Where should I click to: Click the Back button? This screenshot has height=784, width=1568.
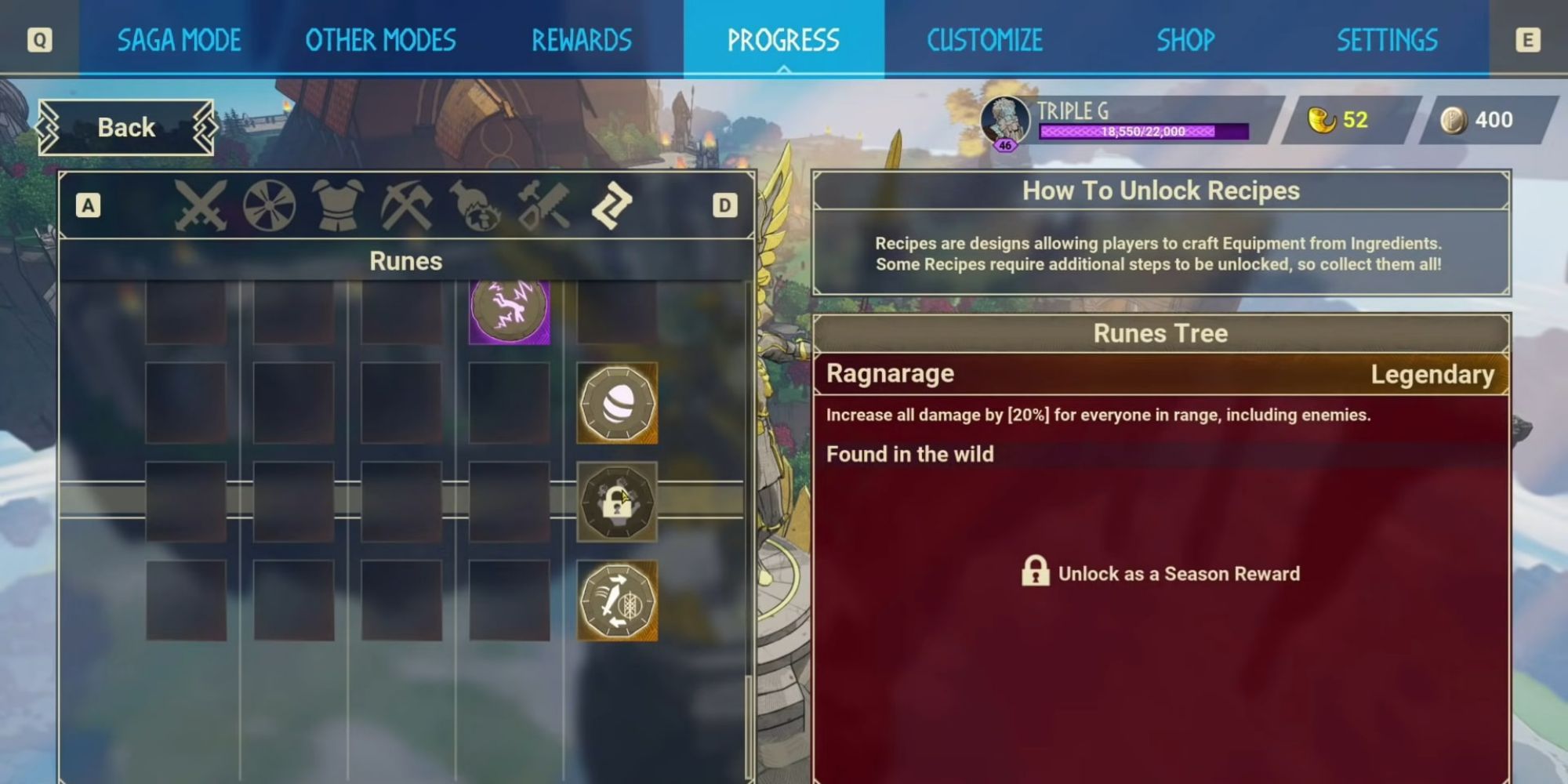point(125,127)
